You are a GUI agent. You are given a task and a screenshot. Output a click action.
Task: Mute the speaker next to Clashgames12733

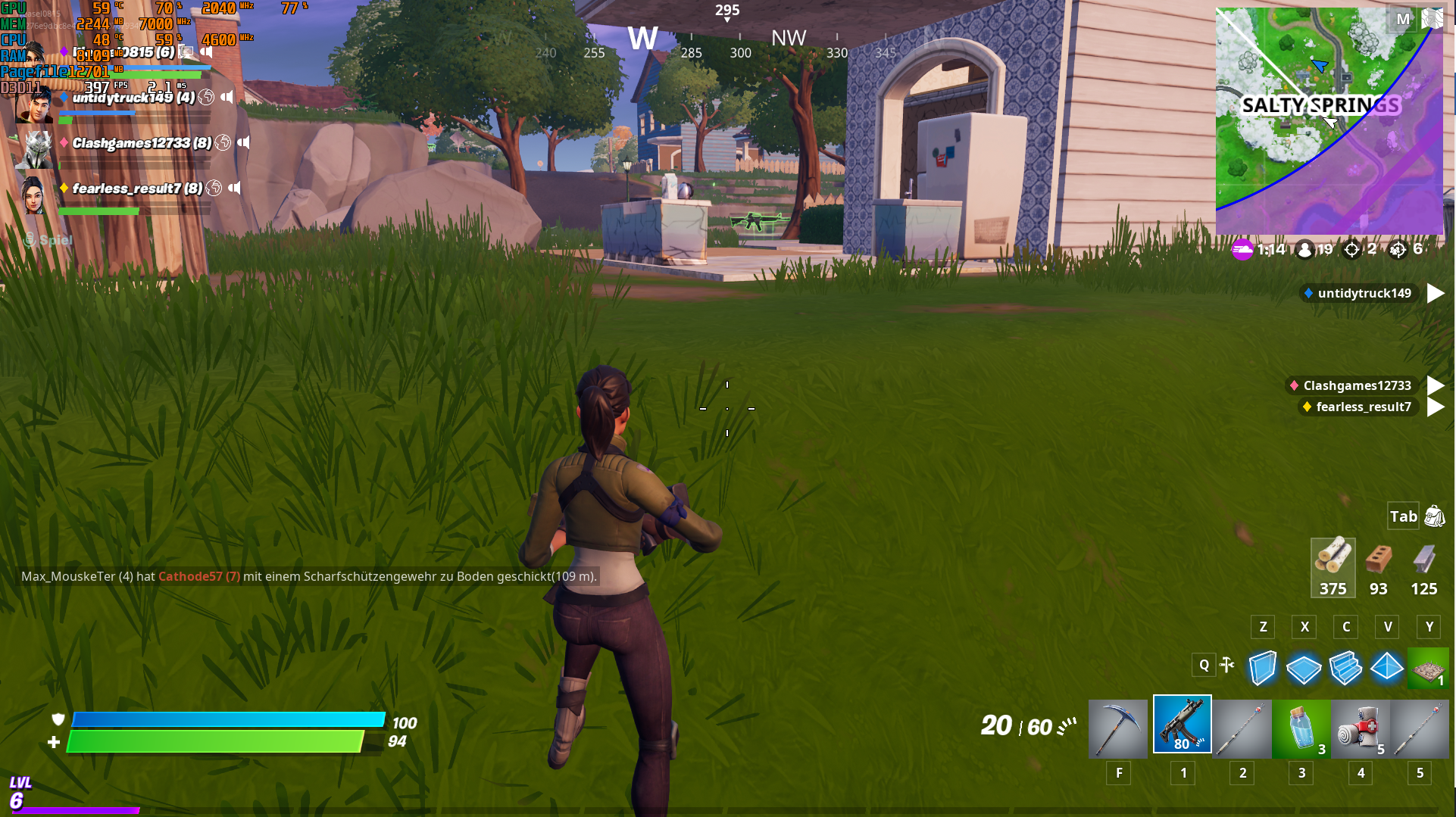tap(242, 144)
